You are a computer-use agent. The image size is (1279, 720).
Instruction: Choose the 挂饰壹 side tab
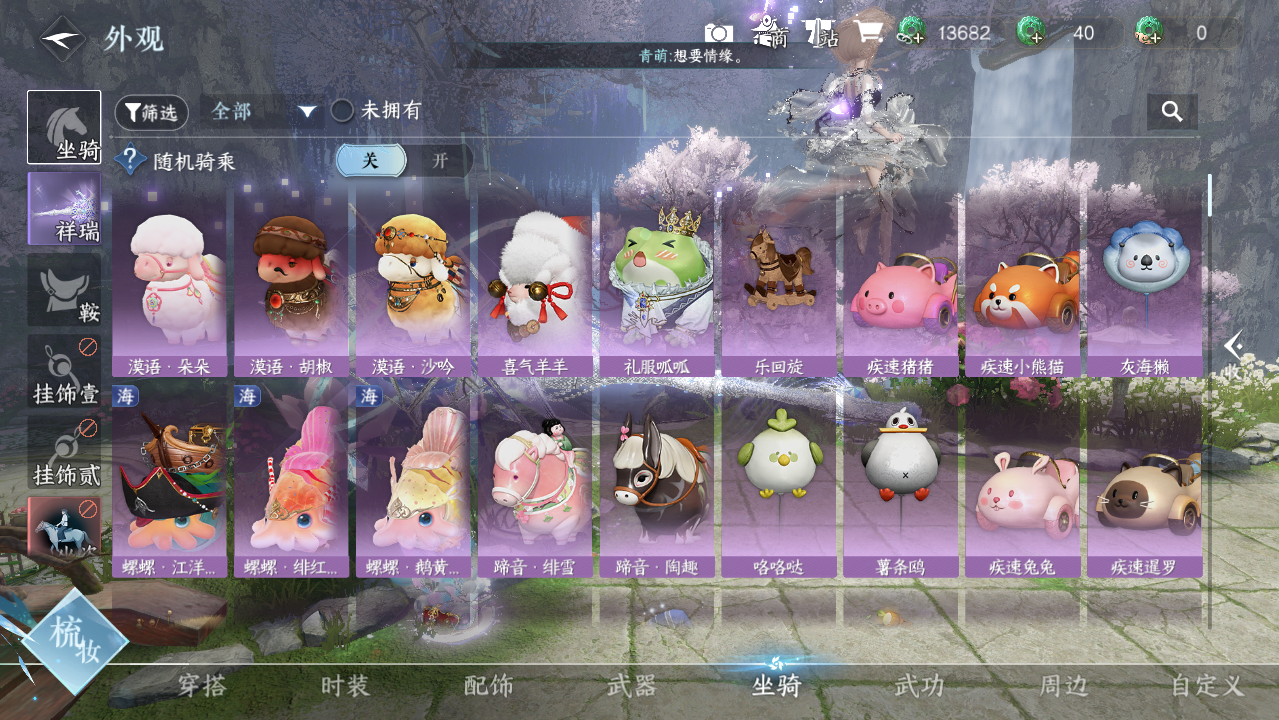pos(64,371)
